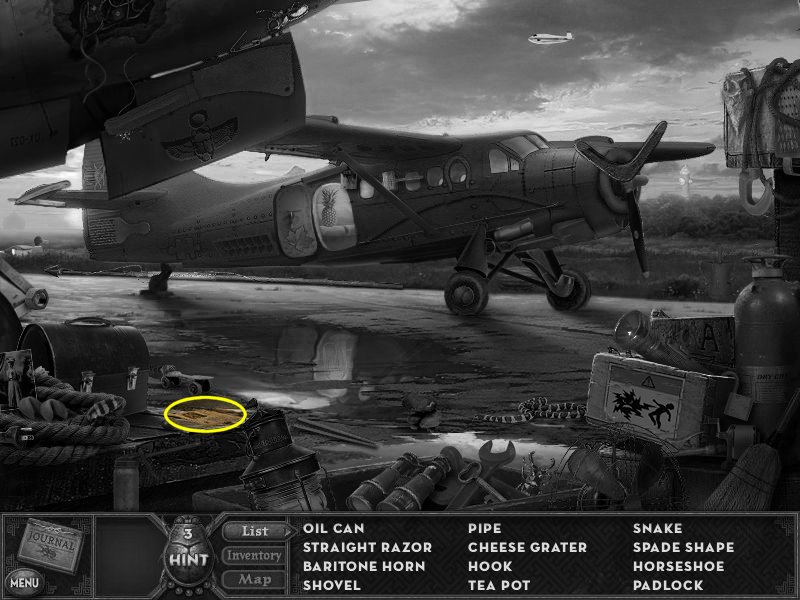Show the Map tab

254,579
